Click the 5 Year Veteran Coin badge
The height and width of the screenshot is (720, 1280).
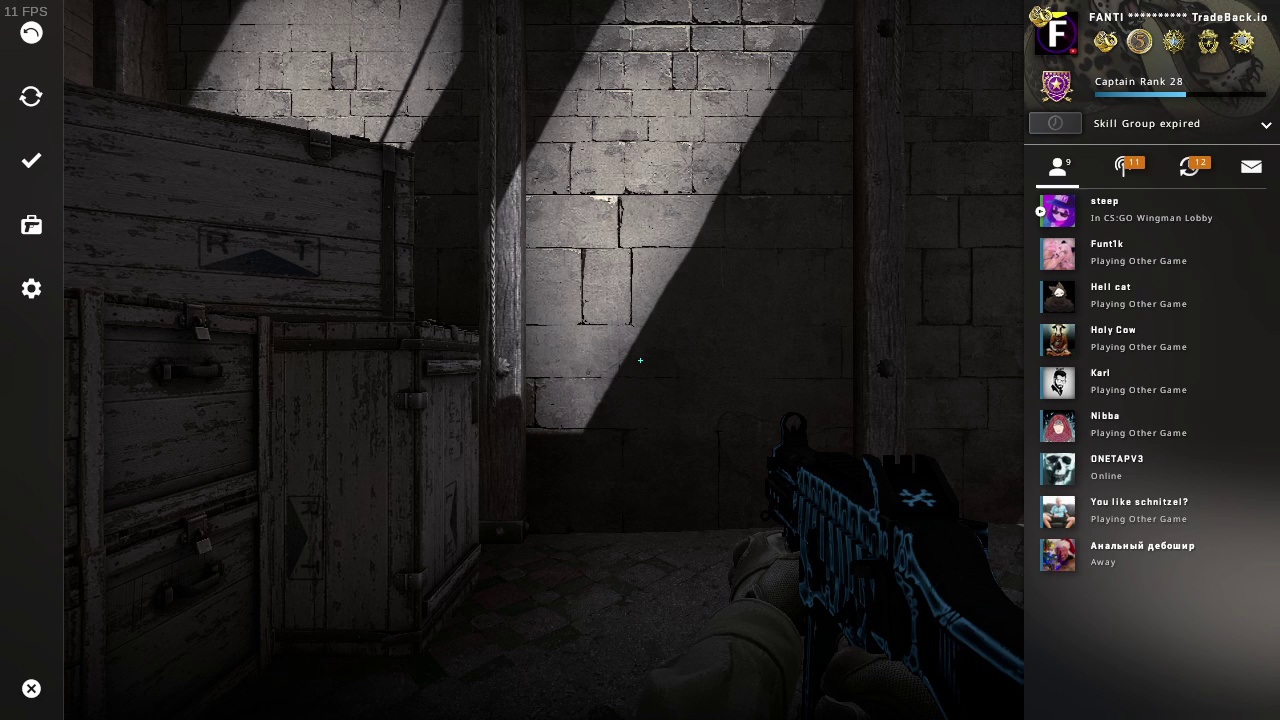(1140, 41)
